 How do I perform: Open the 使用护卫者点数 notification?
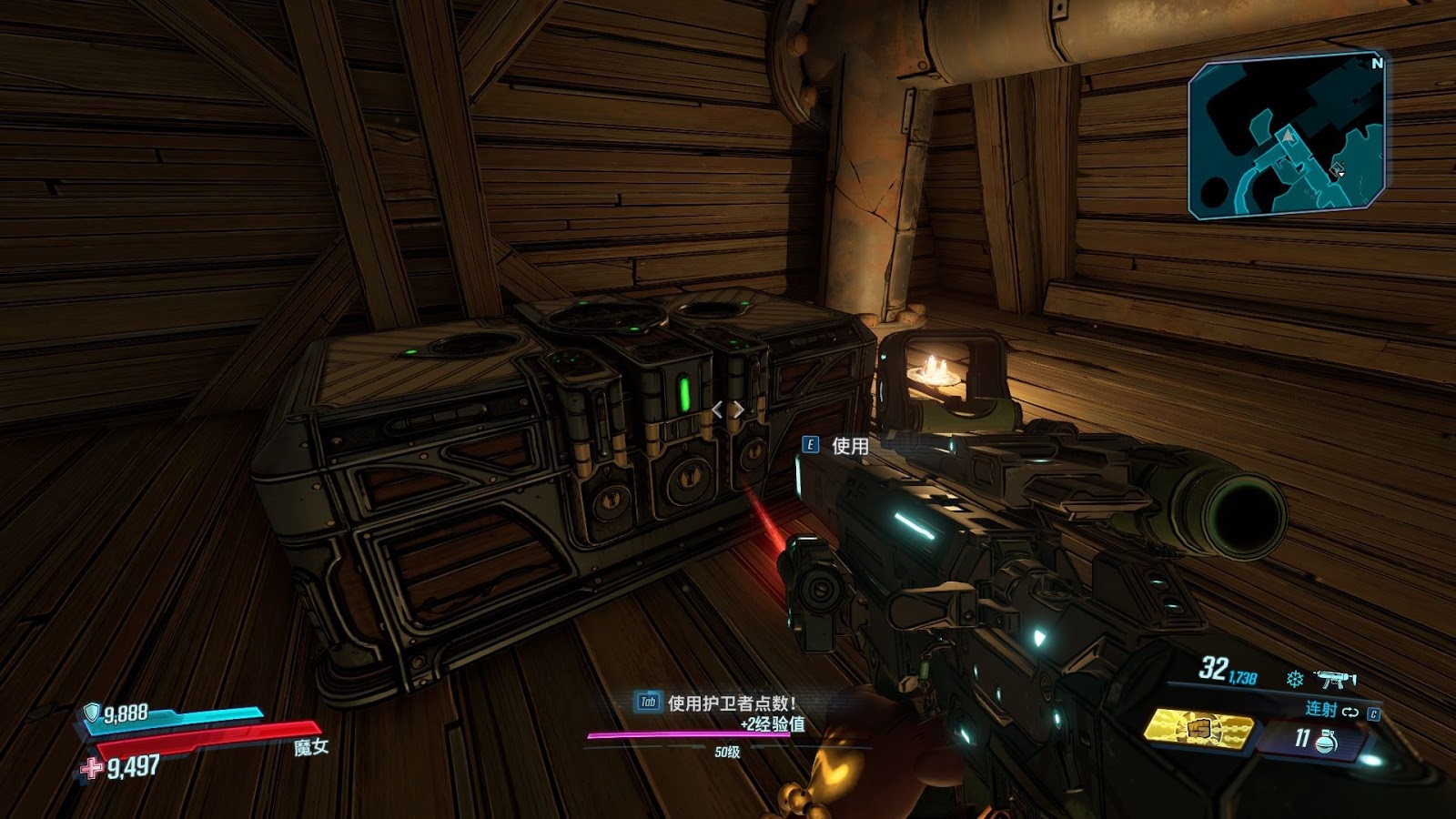tap(731, 703)
